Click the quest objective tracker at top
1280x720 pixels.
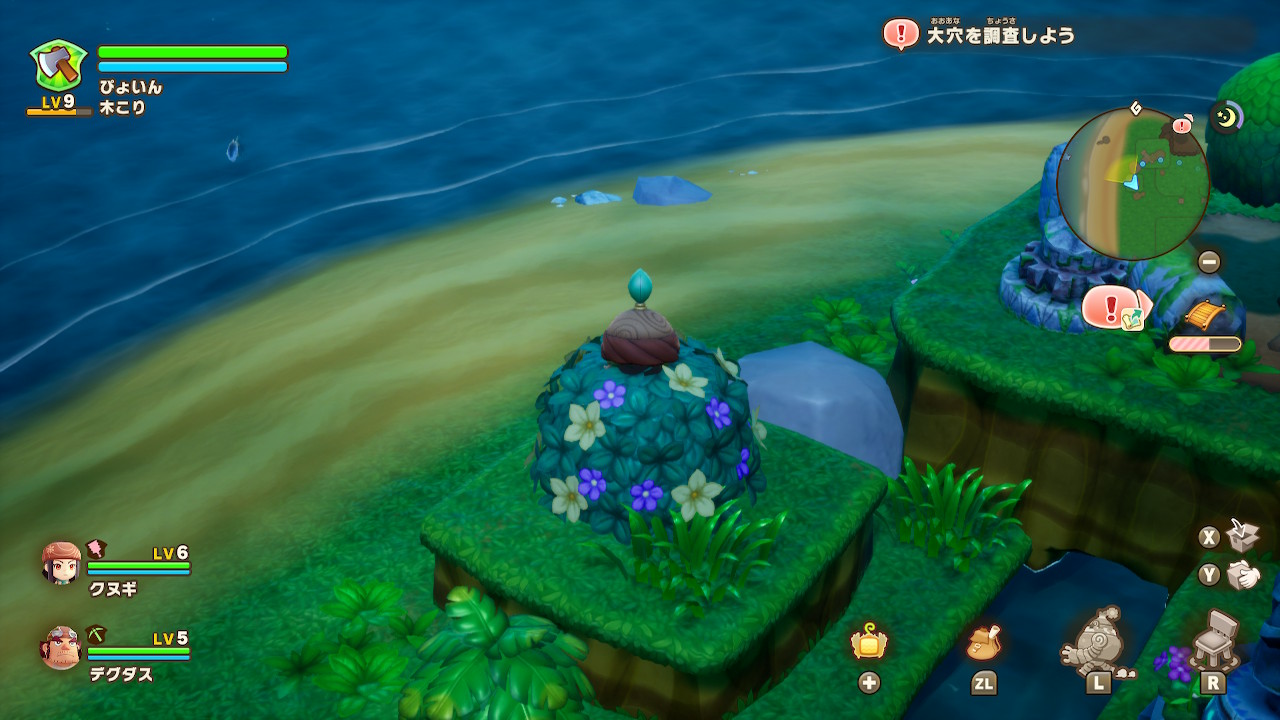(1000, 35)
